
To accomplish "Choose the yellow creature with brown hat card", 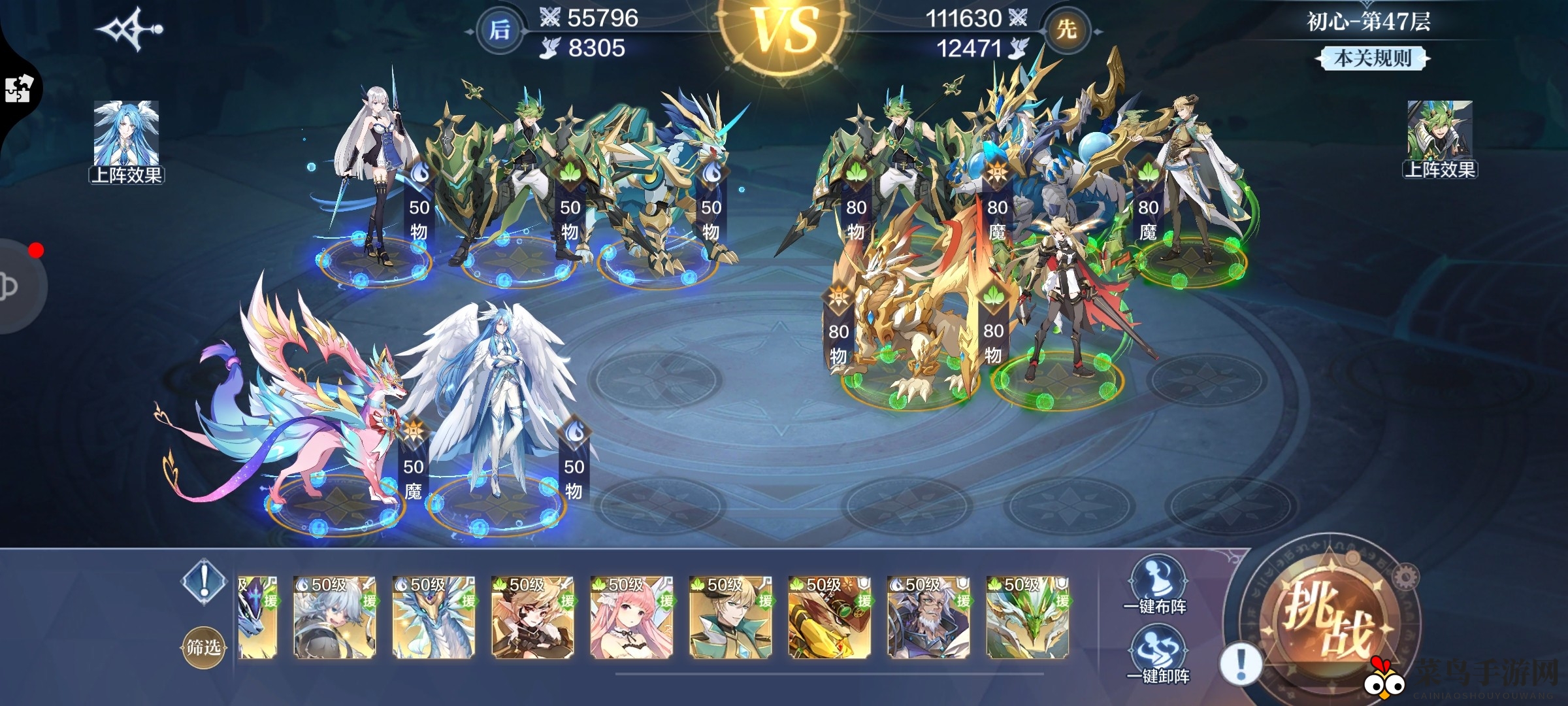I will click(830, 617).
